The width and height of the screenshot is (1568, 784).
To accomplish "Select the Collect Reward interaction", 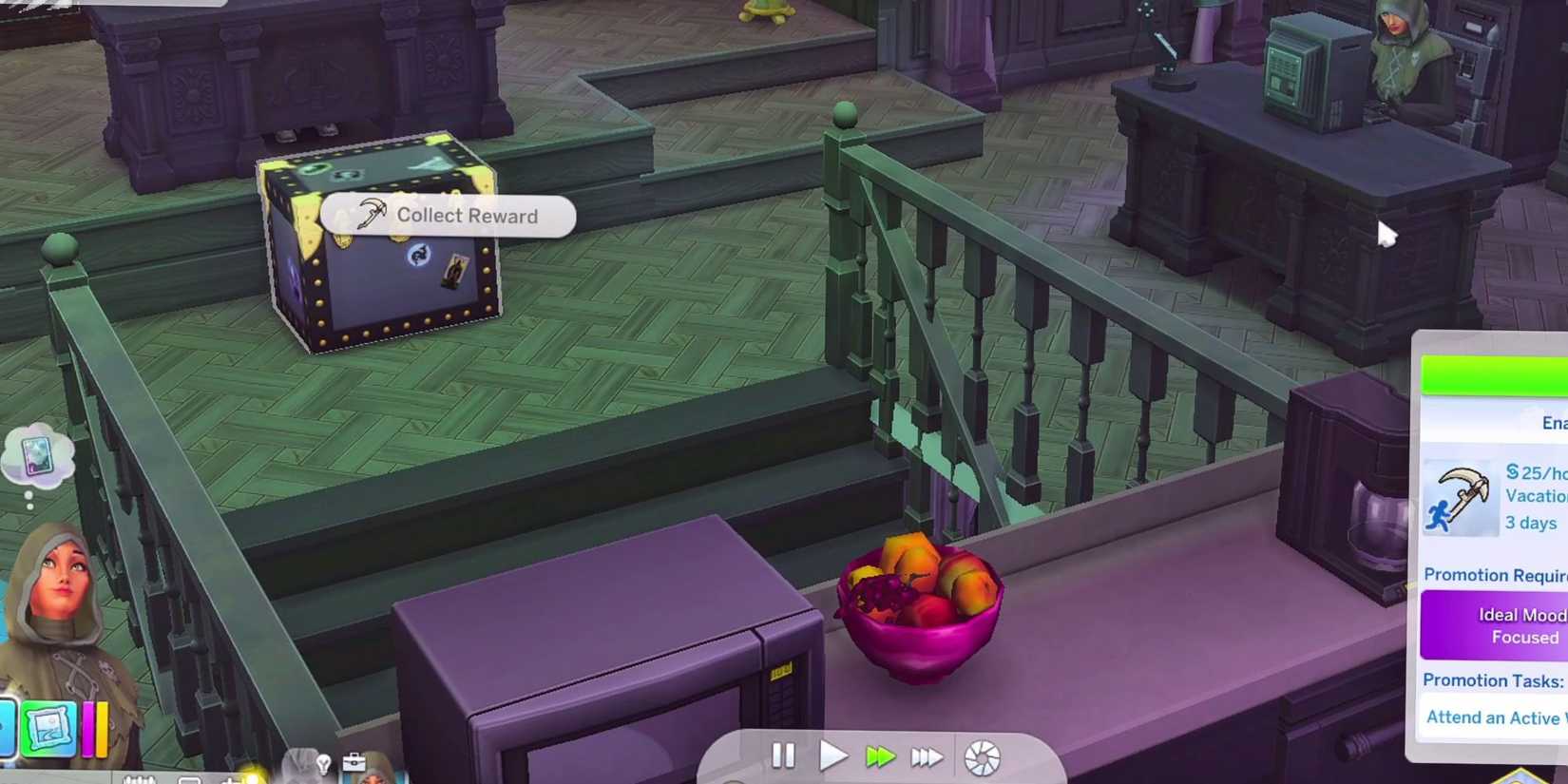I will pos(448,216).
